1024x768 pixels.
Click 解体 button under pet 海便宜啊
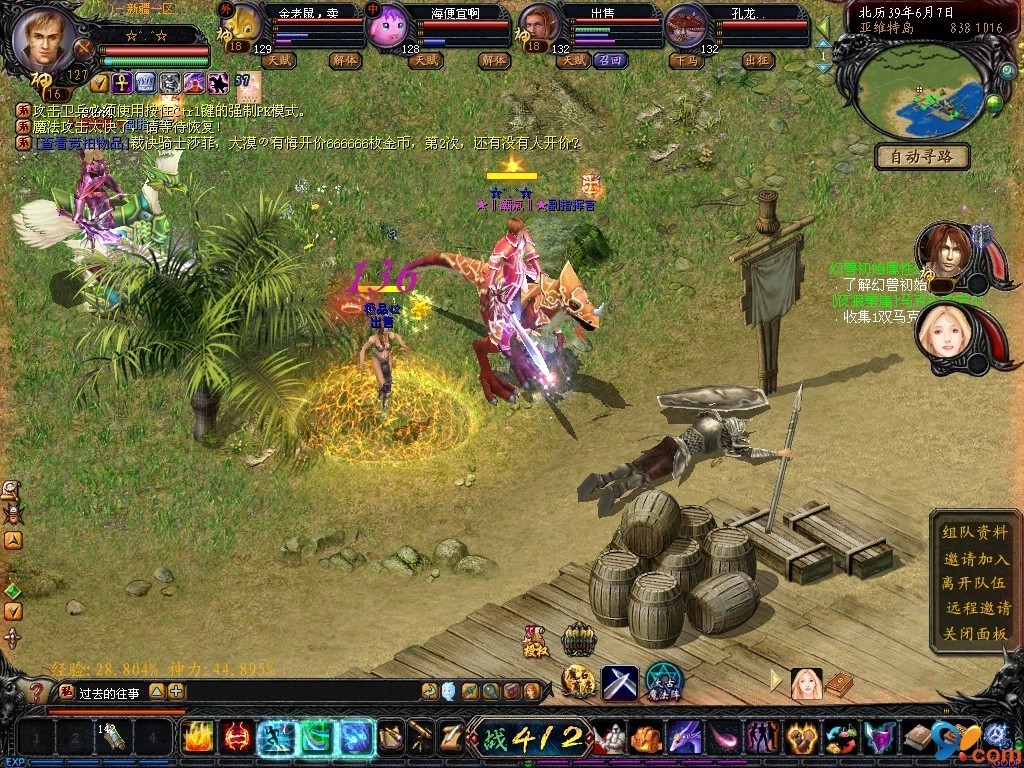(x=493, y=60)
